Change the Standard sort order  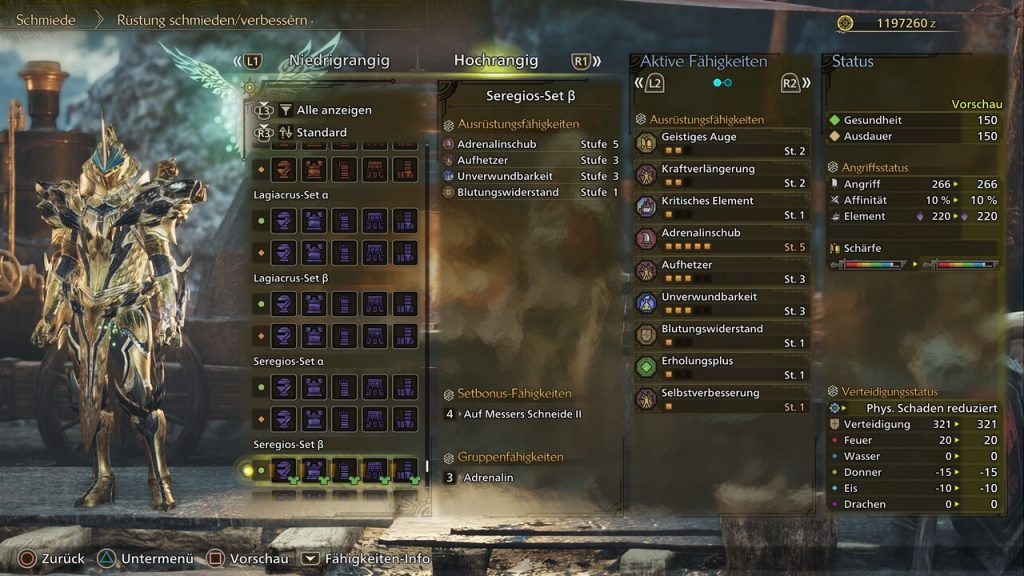pos(321,132)
